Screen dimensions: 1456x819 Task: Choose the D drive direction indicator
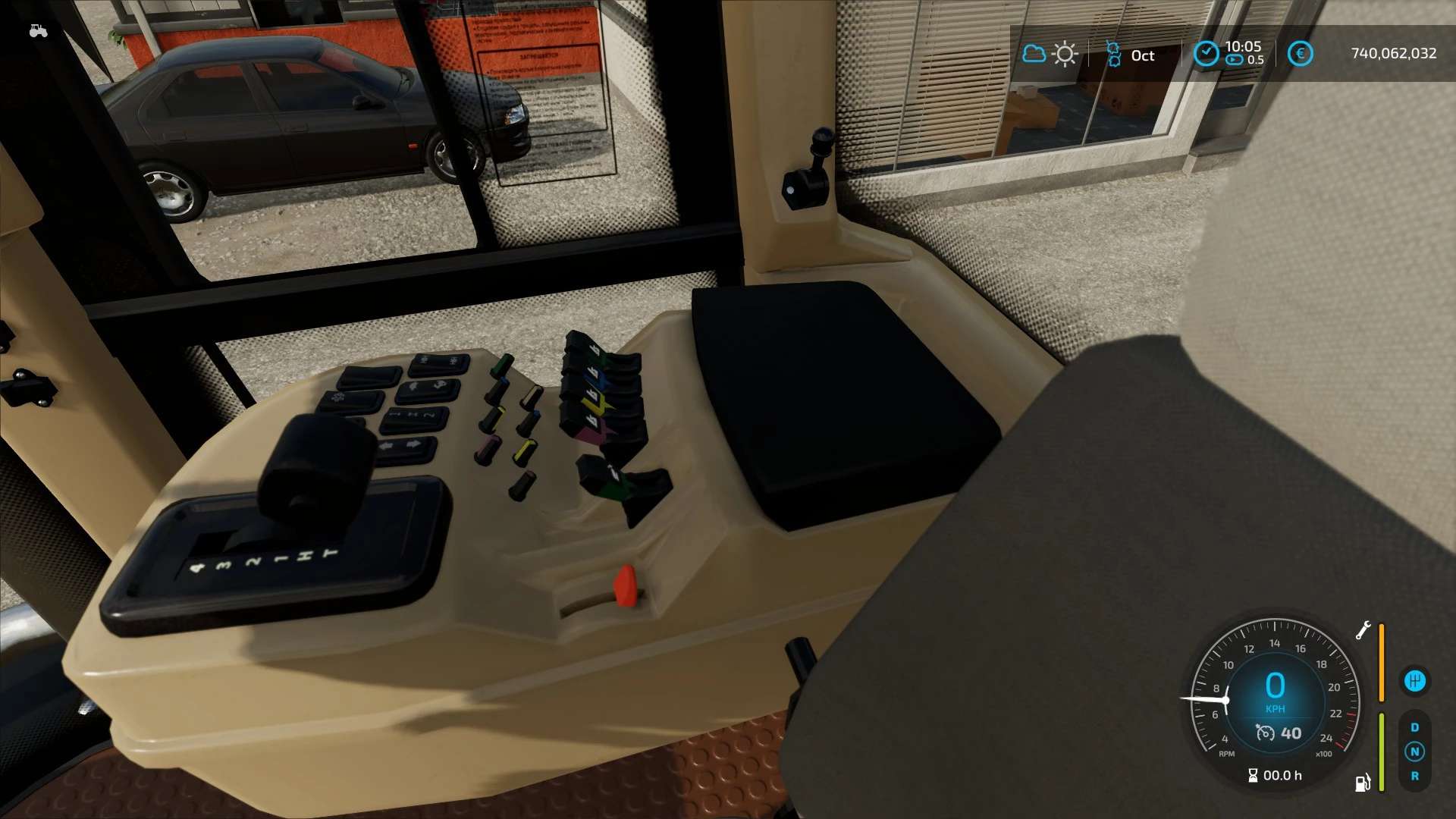[x=1414, y=727]
